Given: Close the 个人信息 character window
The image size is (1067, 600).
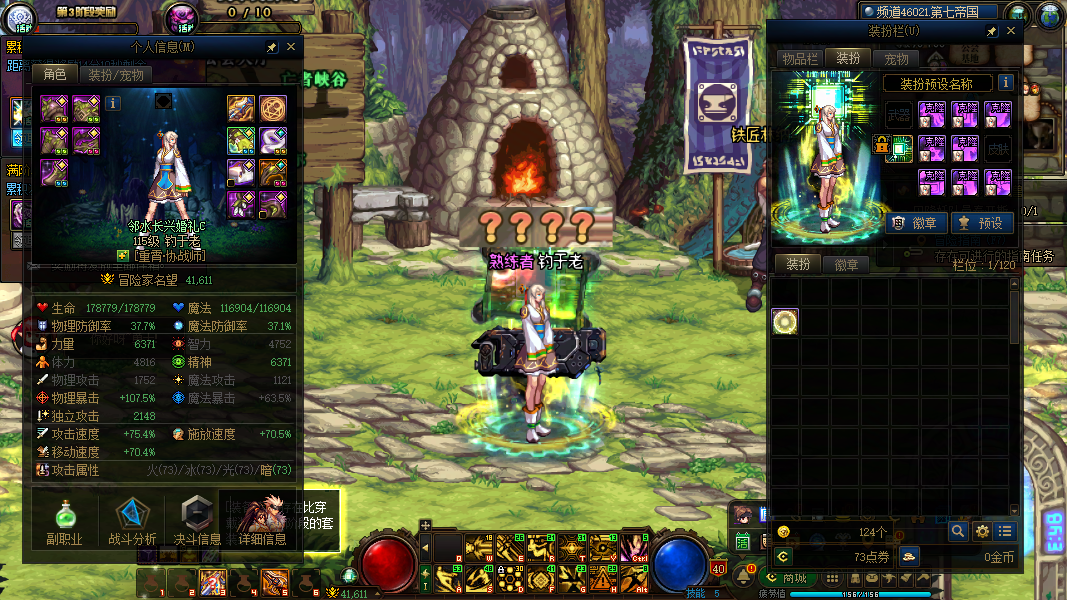Looking at the screenshot, I should tap(291, 47).
